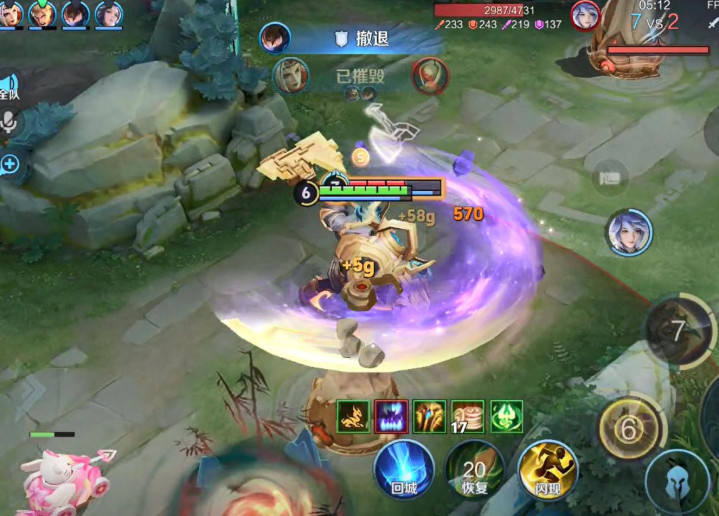This screenshot has height=516, width=719.
Task: Use the stacked item showing 17
Action: 467,416
